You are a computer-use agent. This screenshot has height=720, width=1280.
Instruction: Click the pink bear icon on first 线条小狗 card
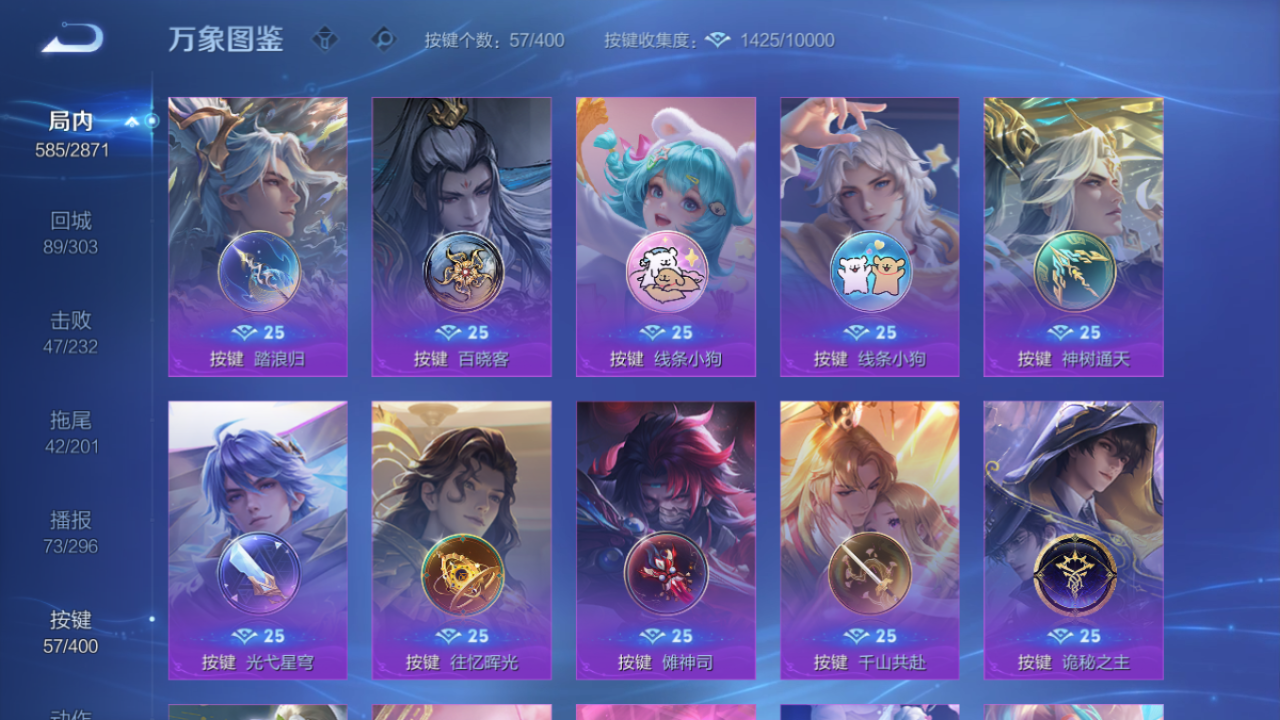665,272
